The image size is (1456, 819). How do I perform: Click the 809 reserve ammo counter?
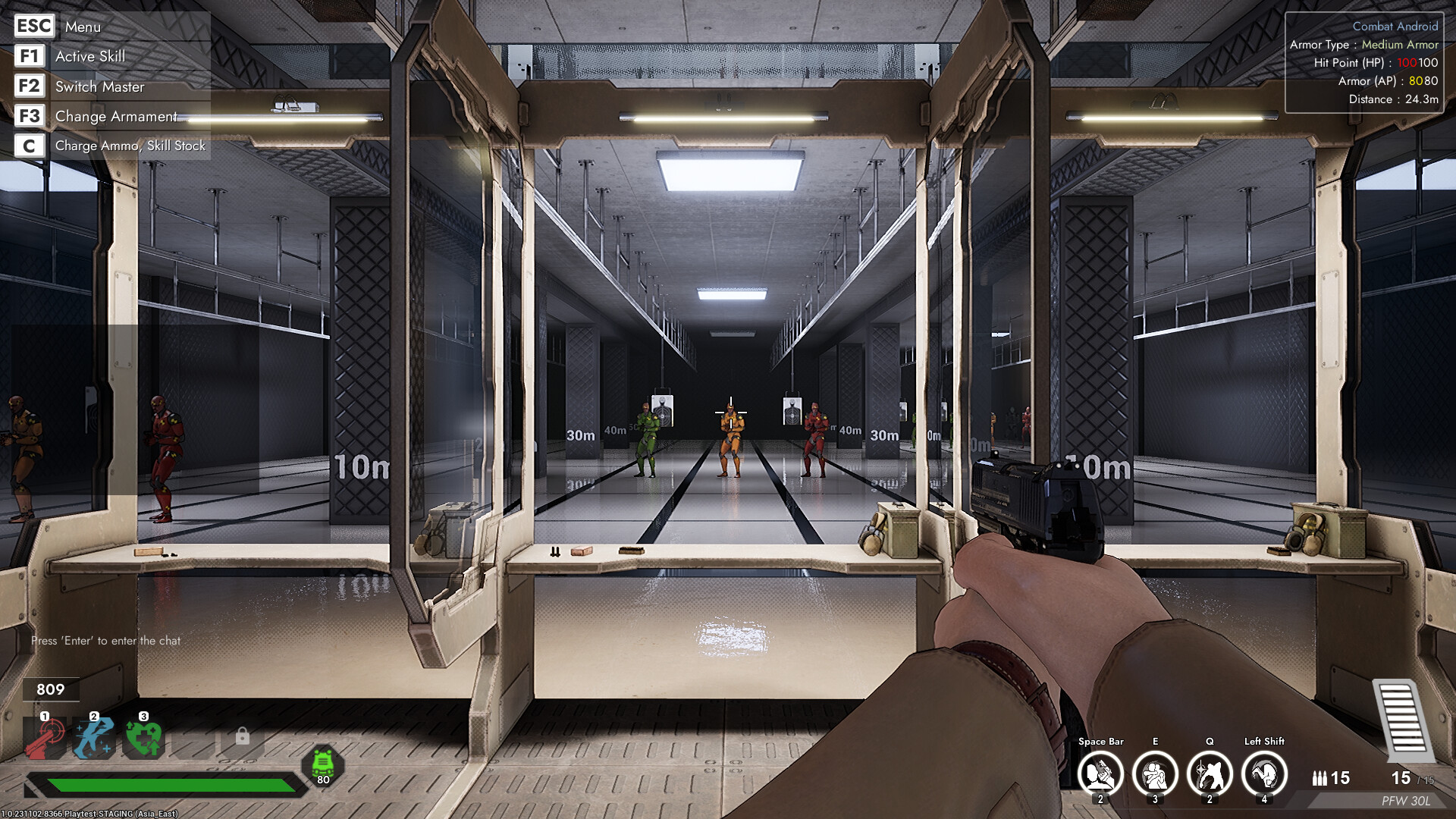pyautogui.click(x=50, y=690)
